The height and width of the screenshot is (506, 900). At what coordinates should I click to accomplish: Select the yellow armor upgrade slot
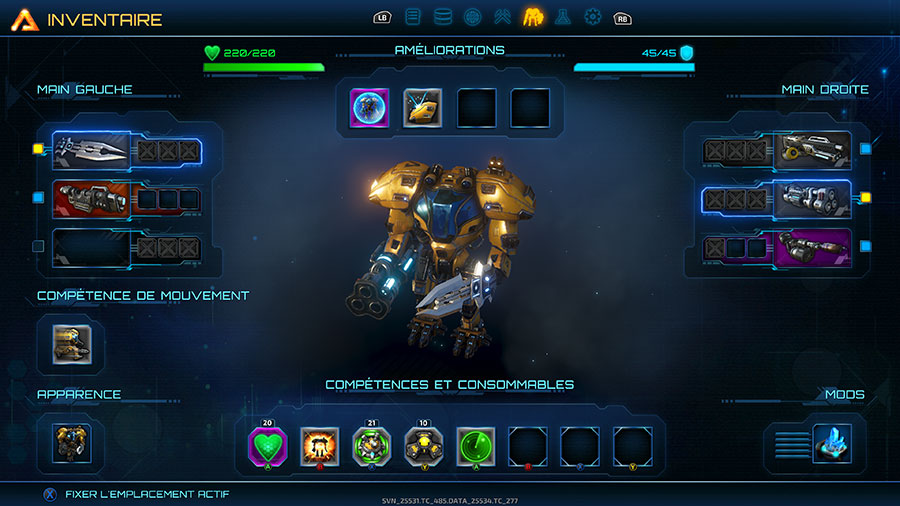click(x=423, y=108)
